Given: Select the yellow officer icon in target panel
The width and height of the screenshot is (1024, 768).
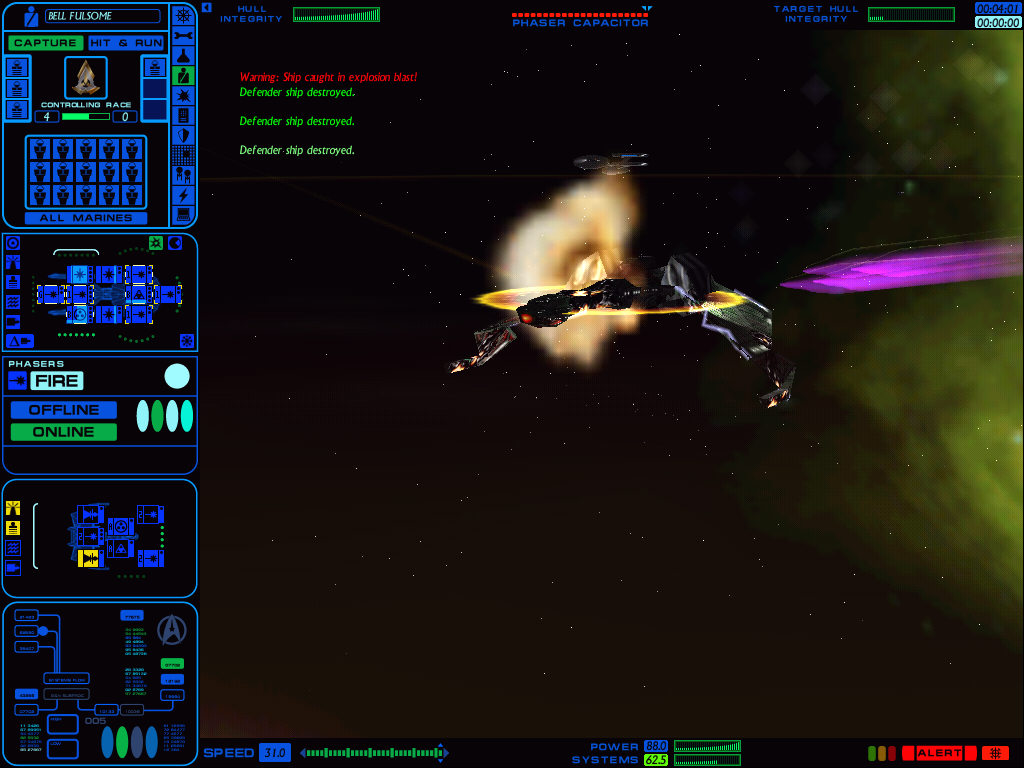Looking at the screenshot, I should pyautogui.click(x=13, y=508).
